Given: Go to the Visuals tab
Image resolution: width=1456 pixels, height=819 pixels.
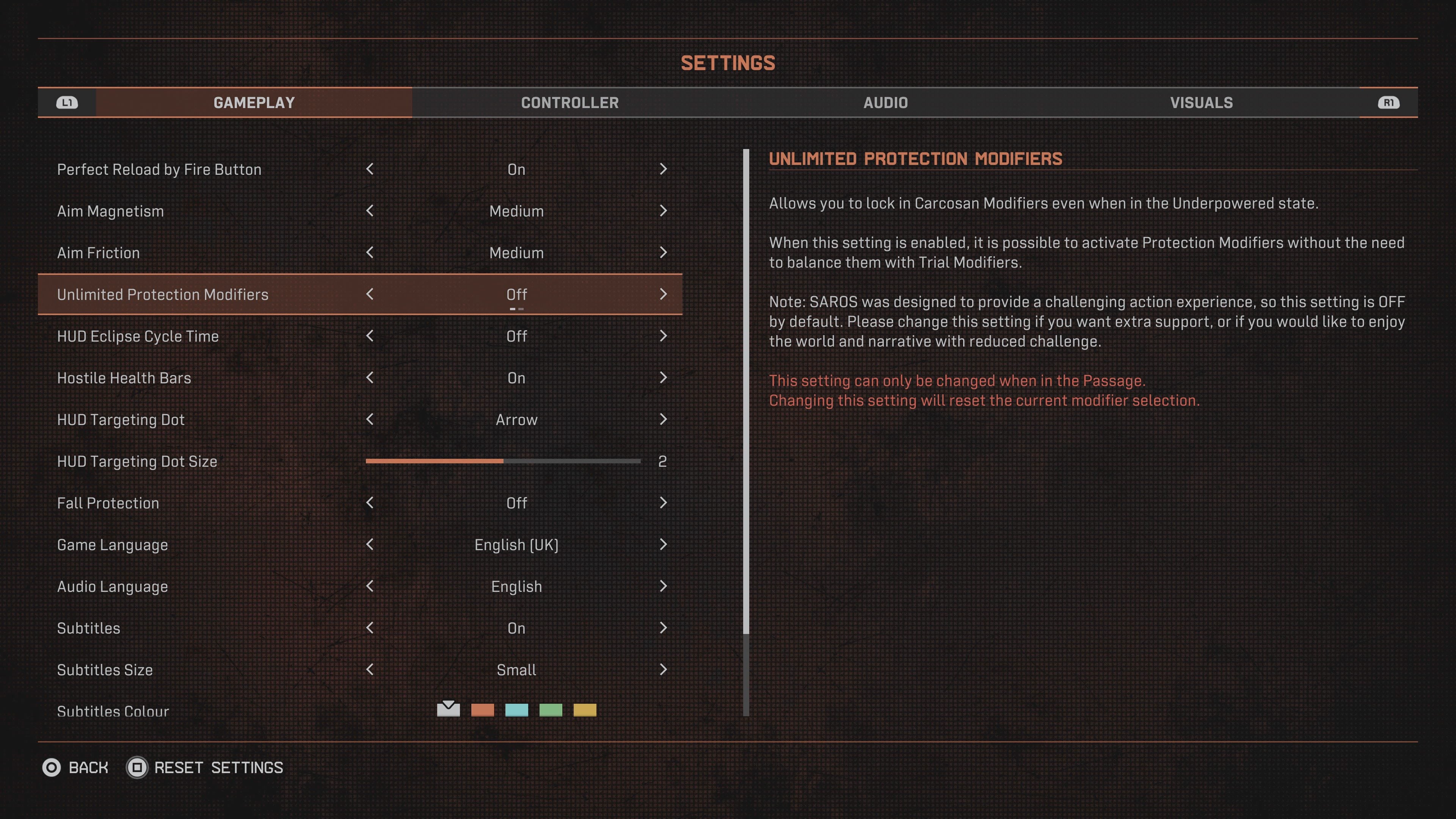Looking at the screenshot, I should coord(1201,103).
